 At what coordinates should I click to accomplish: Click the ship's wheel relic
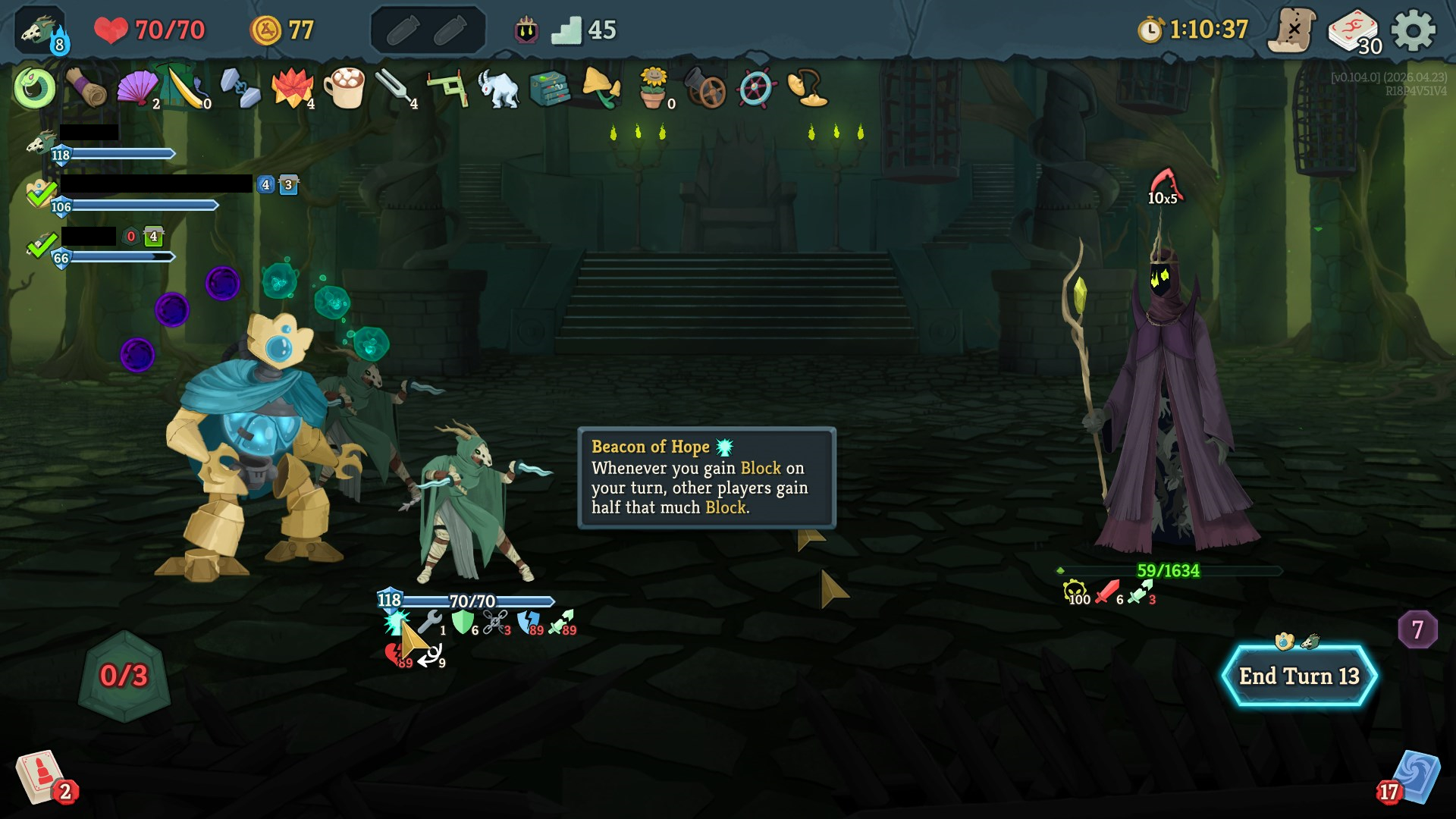pyautogui.click(x=756, y=89)
